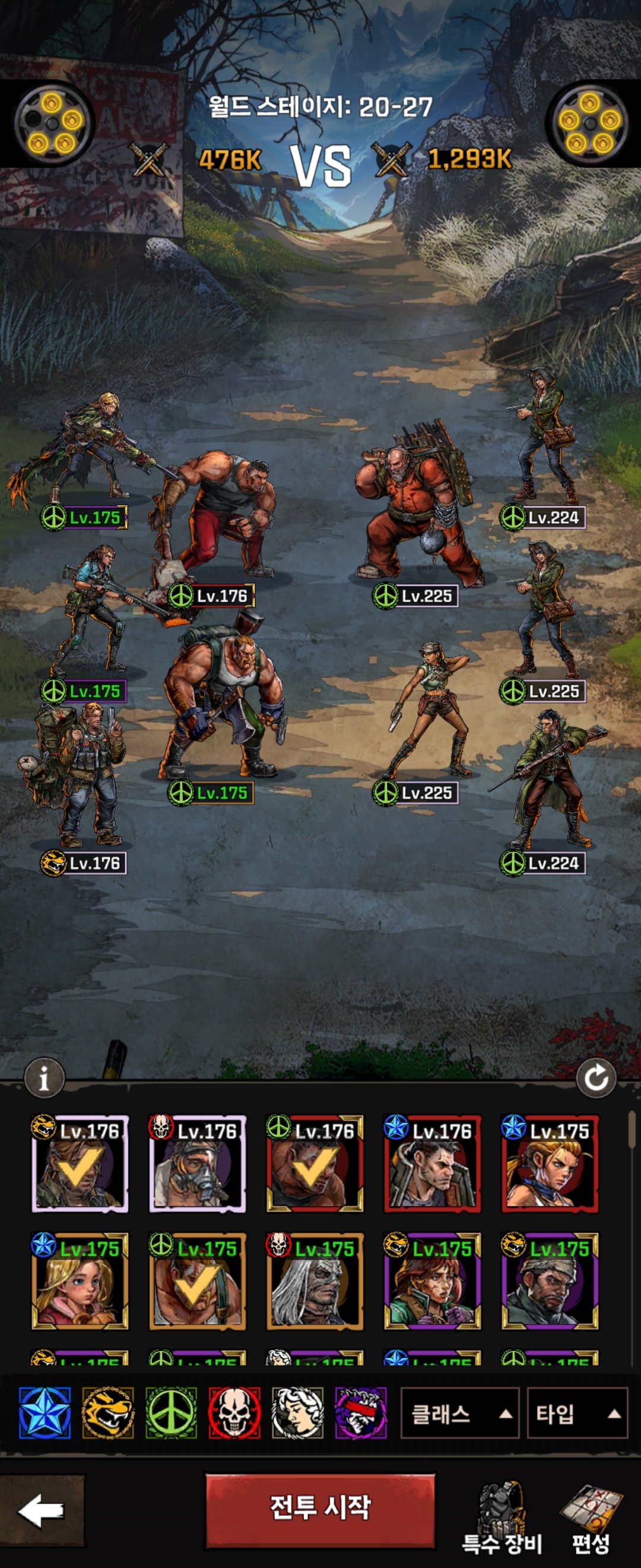
Task: Select the blonde little girl hero portrait
Action: tap(80, 1281)
